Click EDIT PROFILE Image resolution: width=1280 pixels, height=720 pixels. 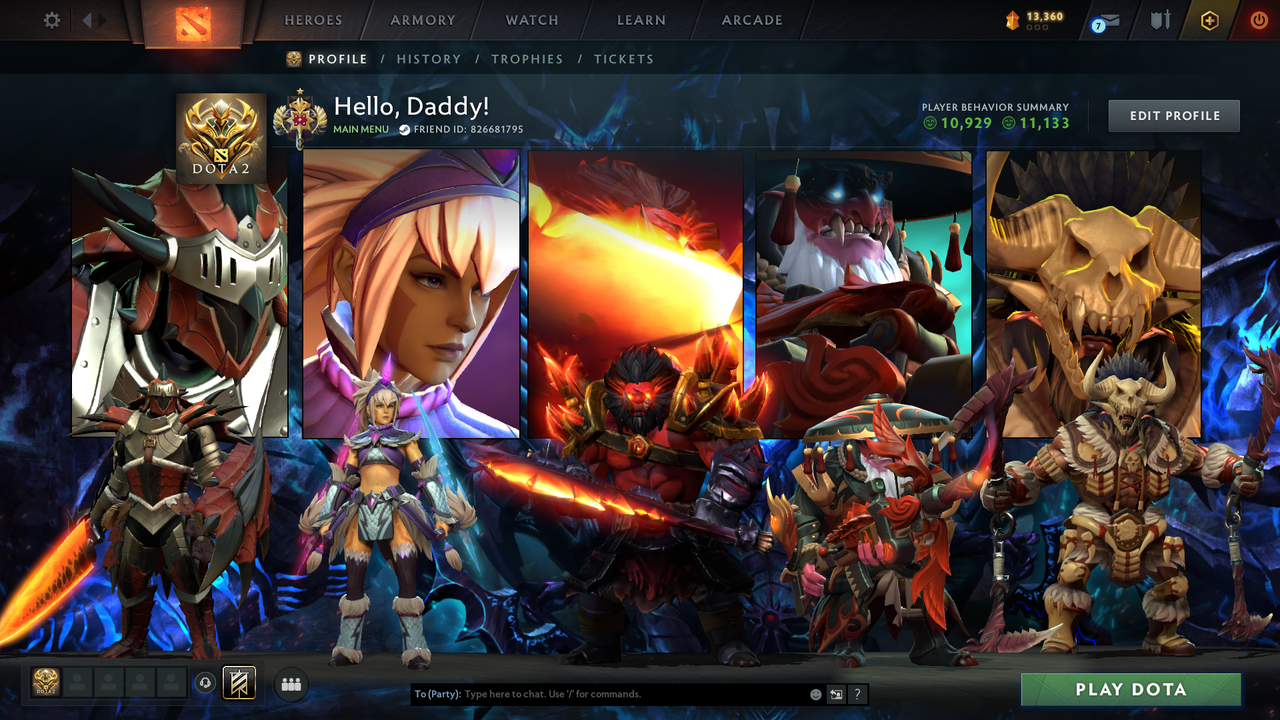coord(1173,115)
